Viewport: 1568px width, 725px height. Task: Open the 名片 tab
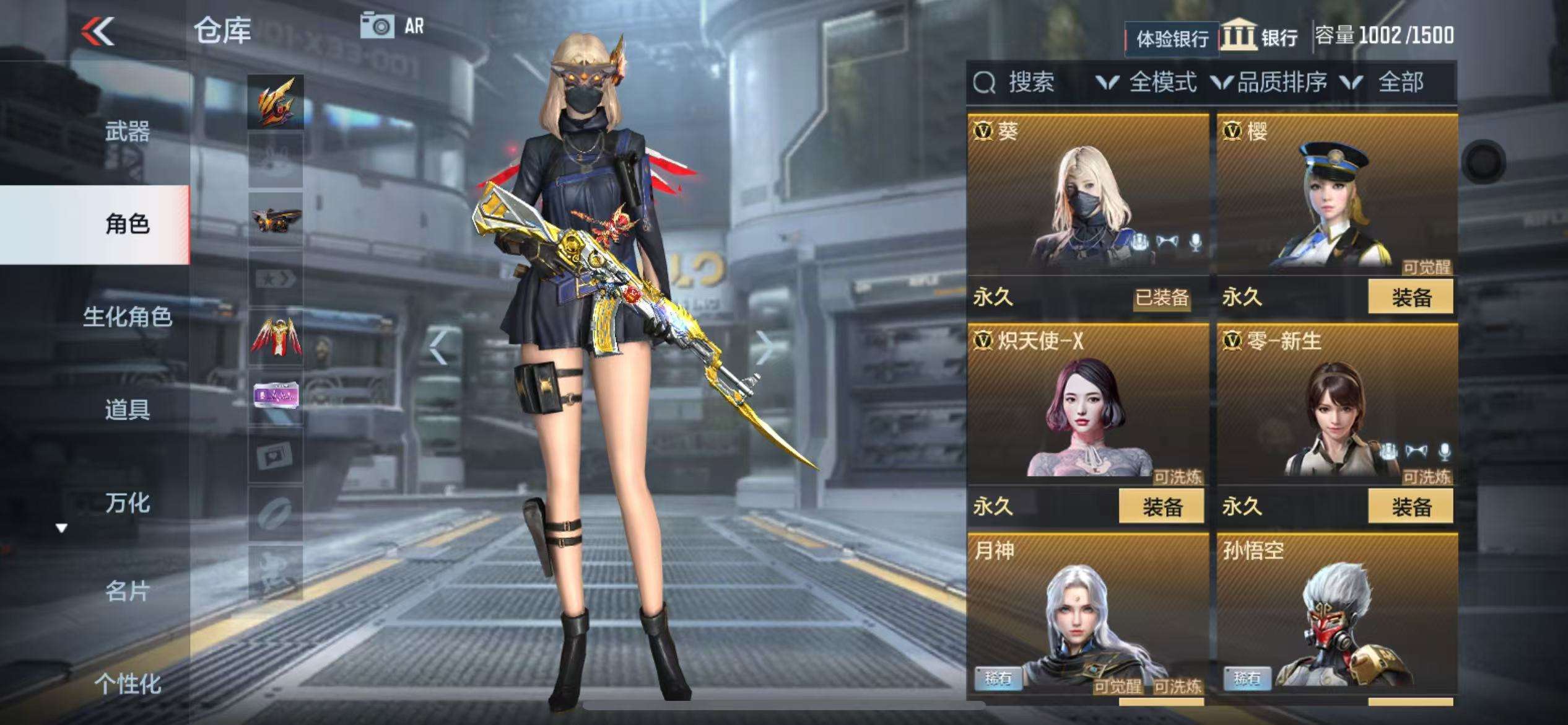[x=127, y=592]
